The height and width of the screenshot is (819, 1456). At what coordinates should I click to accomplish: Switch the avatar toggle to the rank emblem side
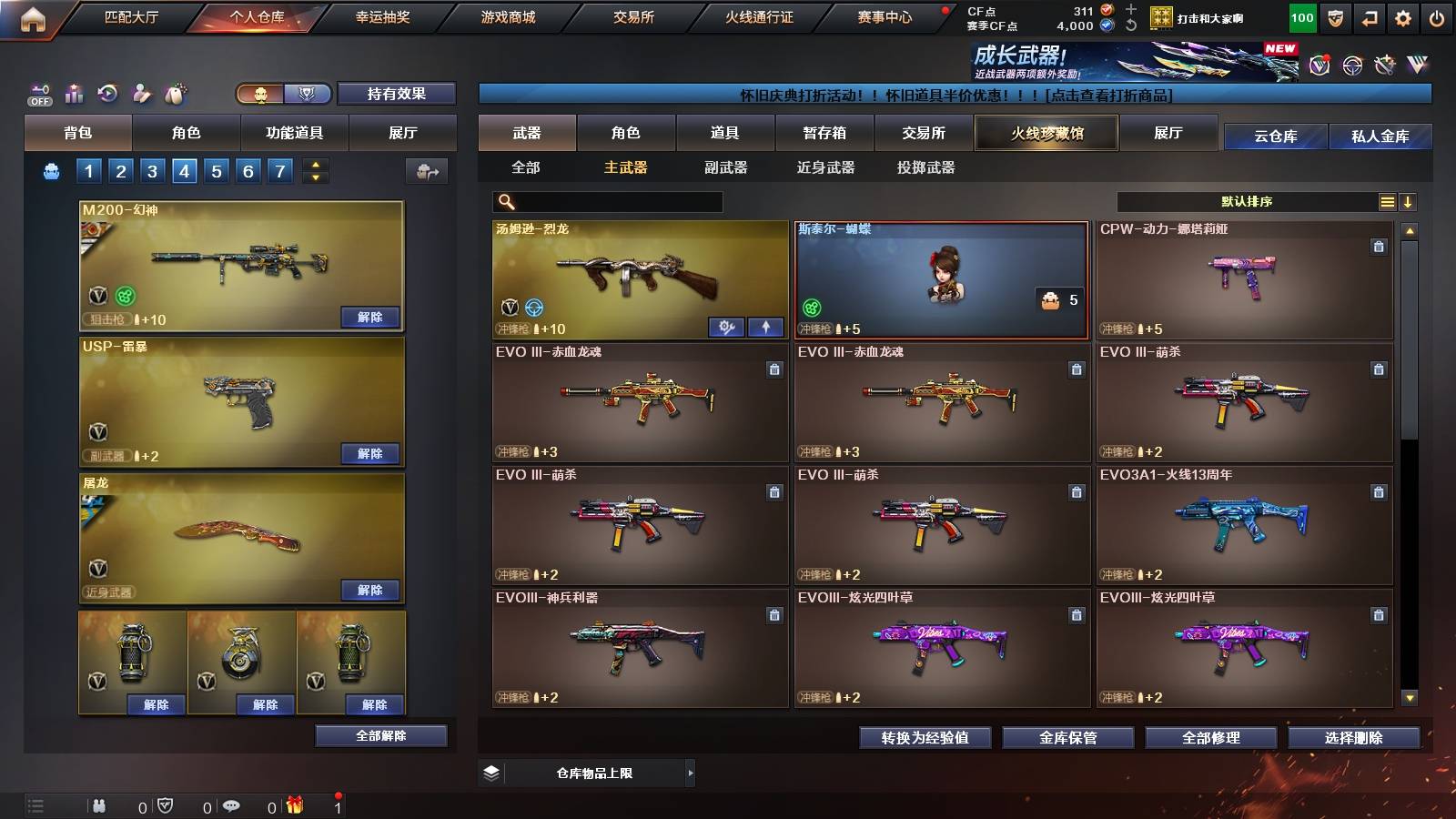(x=308, y=93)
